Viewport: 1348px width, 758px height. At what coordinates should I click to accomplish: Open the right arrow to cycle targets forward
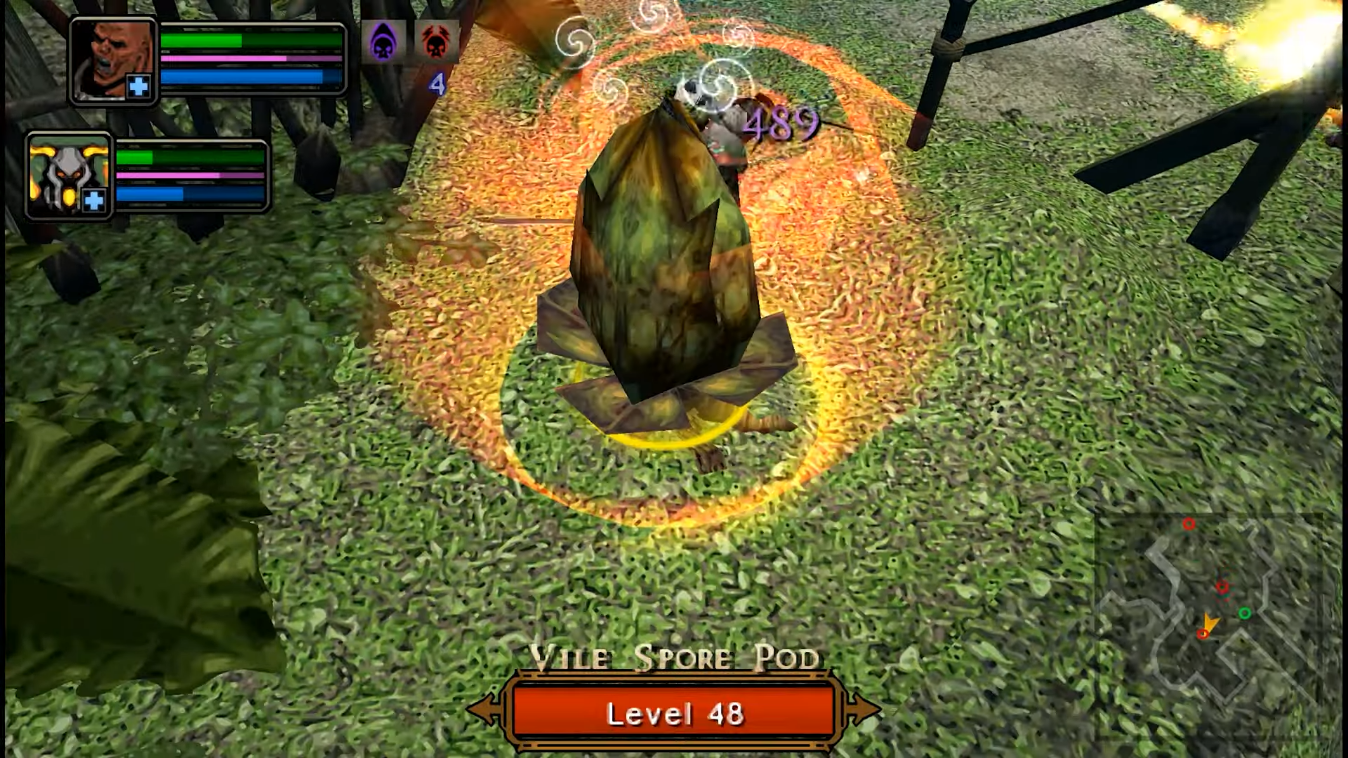(x=864, y=711)
